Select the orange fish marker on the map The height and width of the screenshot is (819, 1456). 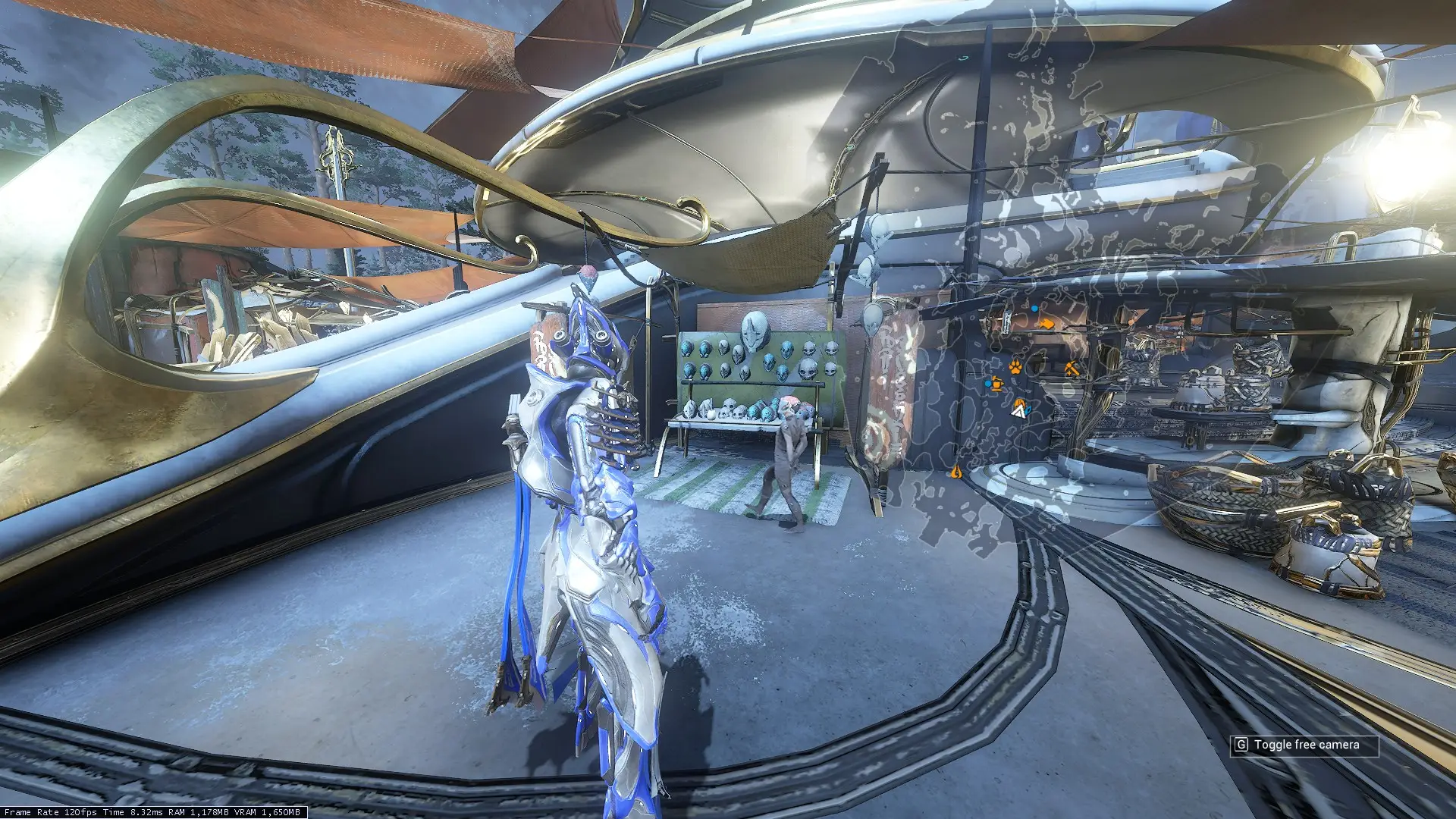[x=1046, y=324]
